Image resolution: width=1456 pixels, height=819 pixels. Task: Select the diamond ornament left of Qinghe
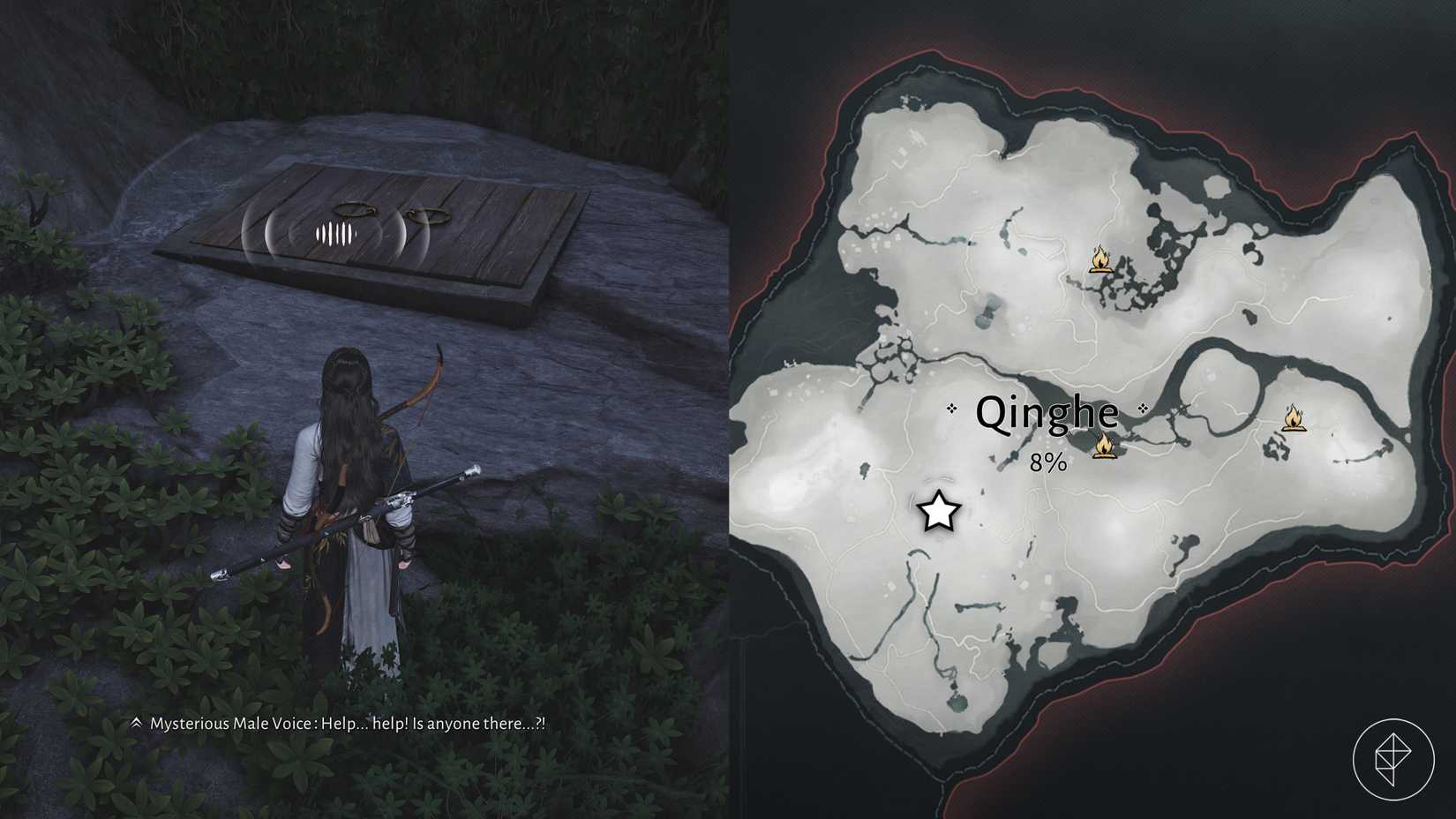952,409
